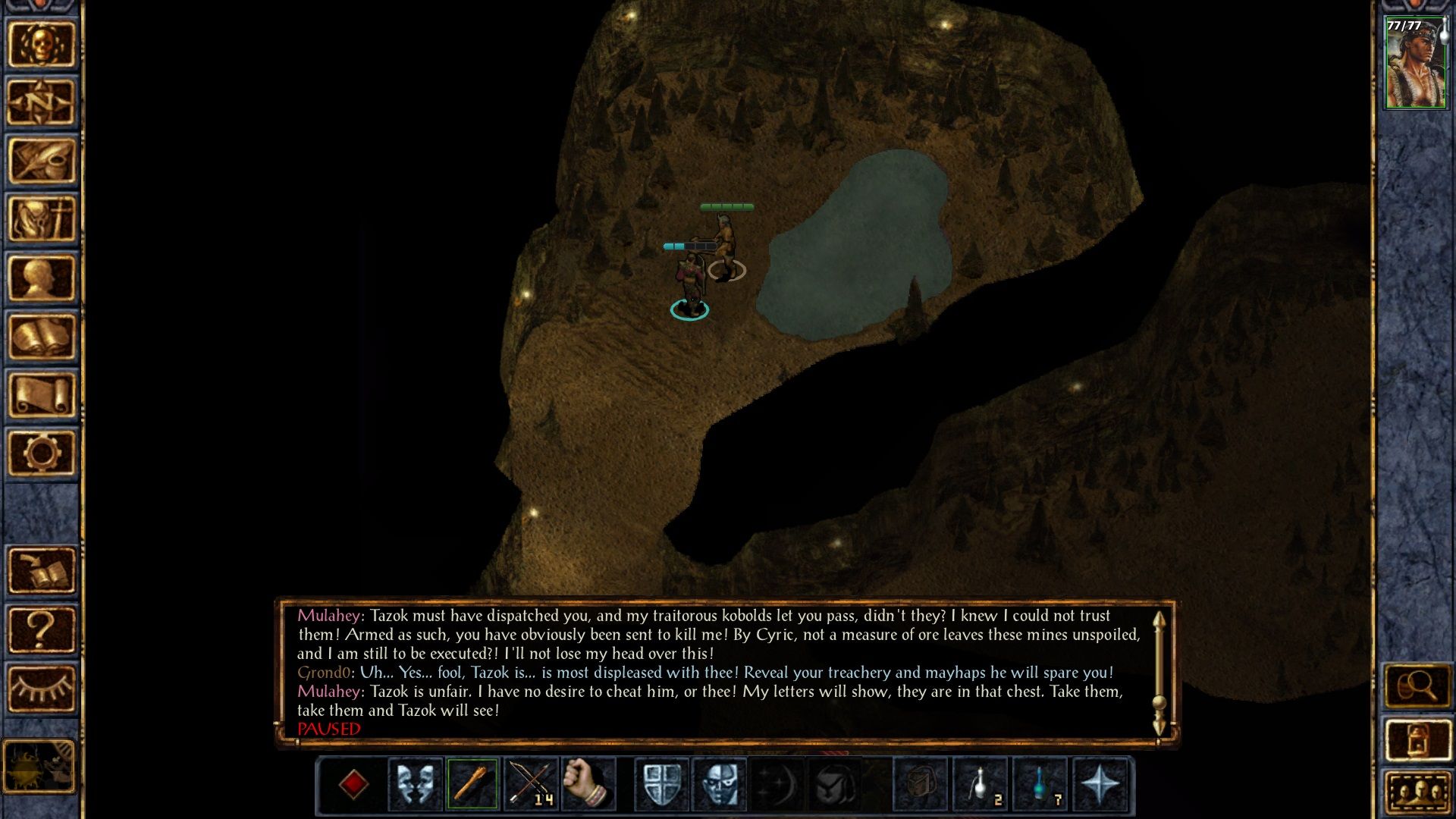Toggle interface visibility with closed eye icon

[42, 688]
